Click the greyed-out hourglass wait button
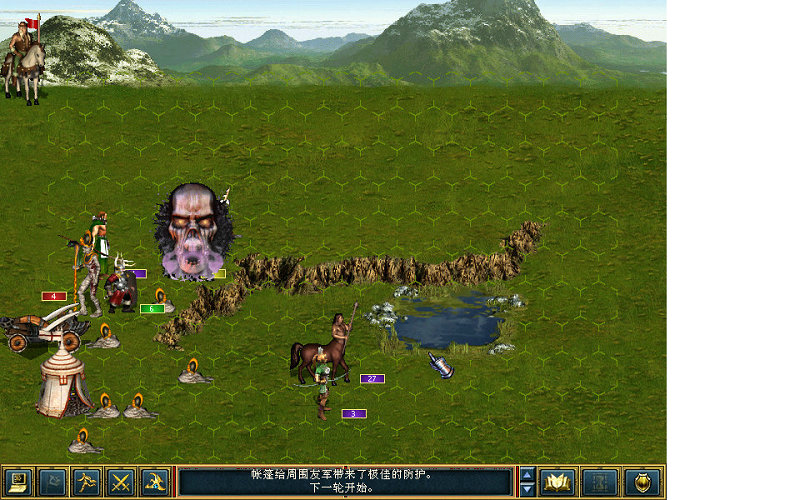This screenshot has width=800, height=500. (x=599, y=483)
